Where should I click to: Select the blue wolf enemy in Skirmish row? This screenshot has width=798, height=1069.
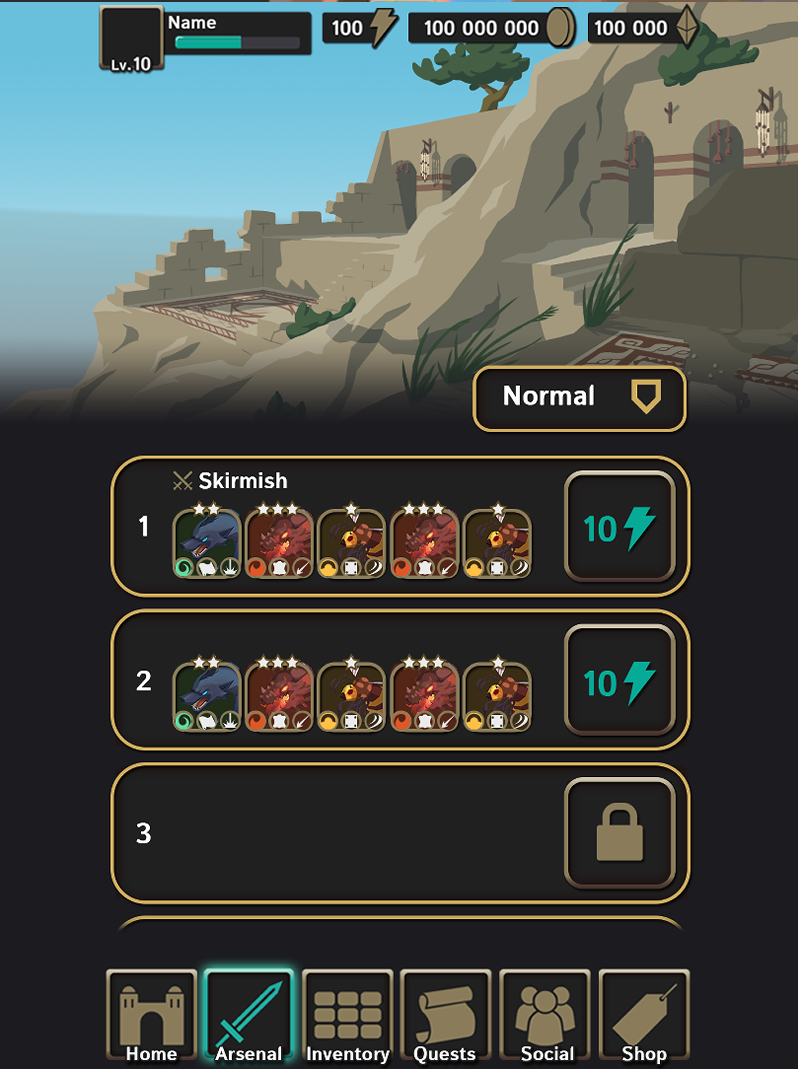pos(207,543)
